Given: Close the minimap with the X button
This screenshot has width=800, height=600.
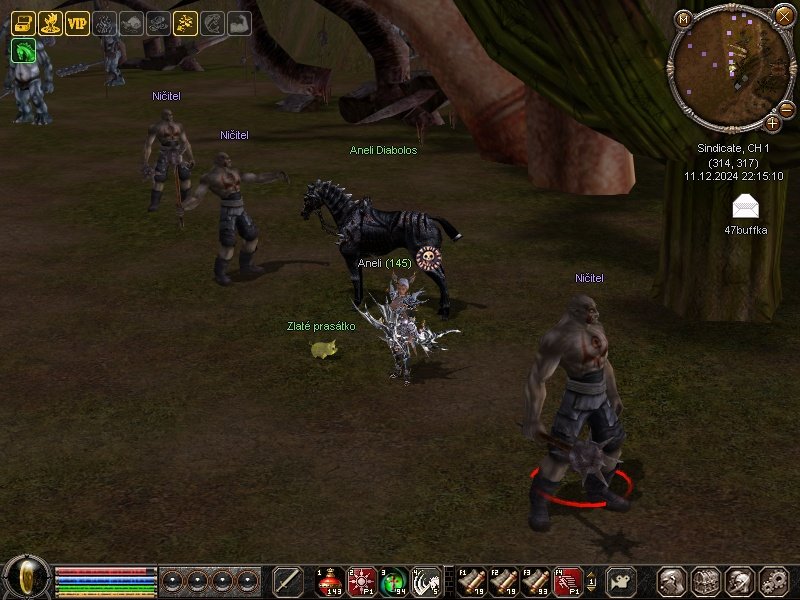Looking at the screenshot, I should [783, 16].
